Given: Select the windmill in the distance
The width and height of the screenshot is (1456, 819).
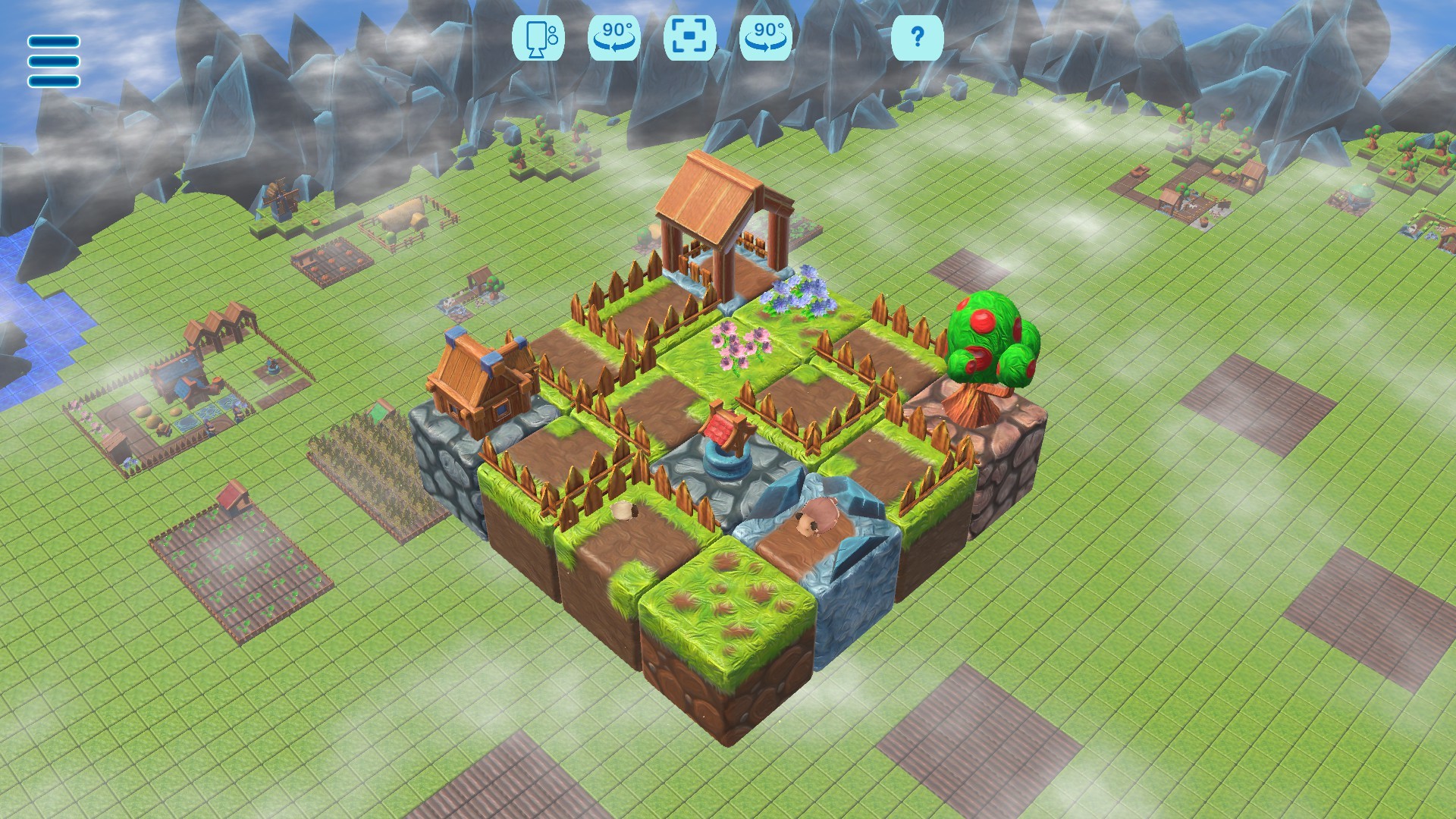Looking at the screenshot, I should coord(281,201).
